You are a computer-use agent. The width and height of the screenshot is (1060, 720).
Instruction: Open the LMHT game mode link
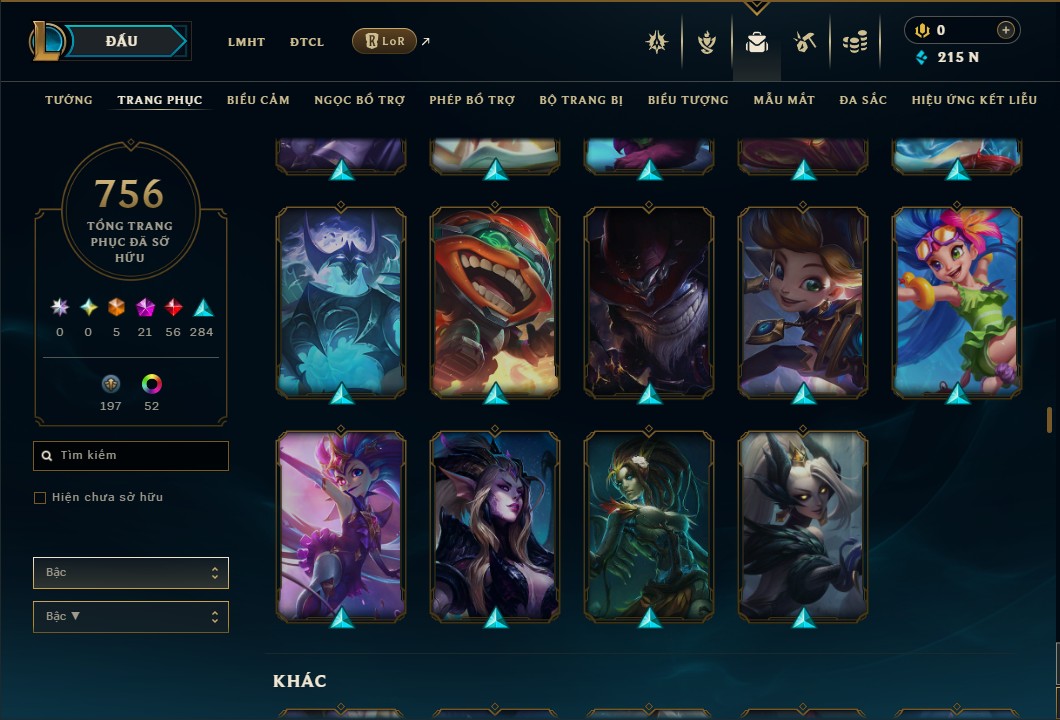pyautogui.click(x=246, y=42)
